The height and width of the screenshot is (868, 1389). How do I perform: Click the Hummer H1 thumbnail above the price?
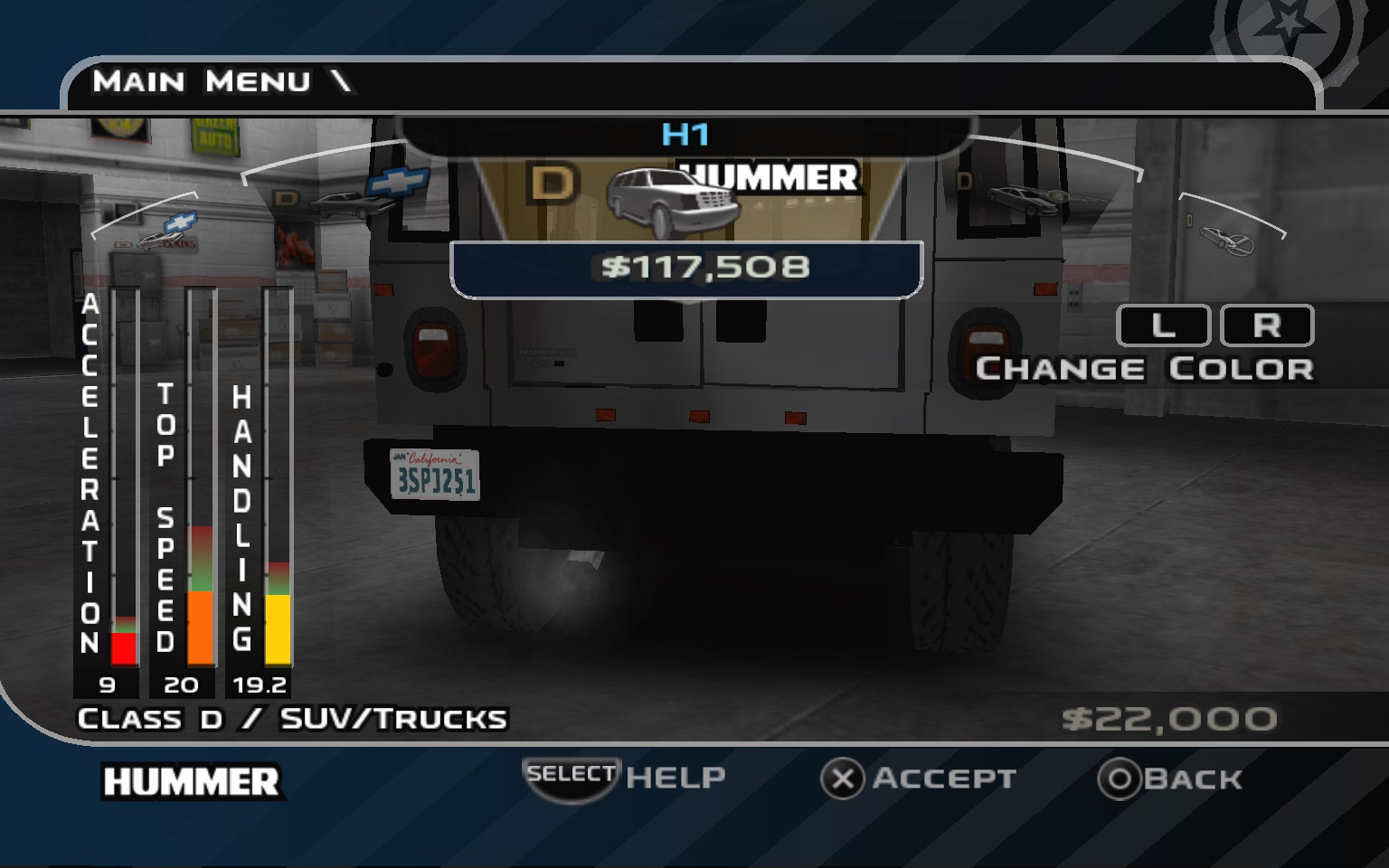tap(673, 199)
